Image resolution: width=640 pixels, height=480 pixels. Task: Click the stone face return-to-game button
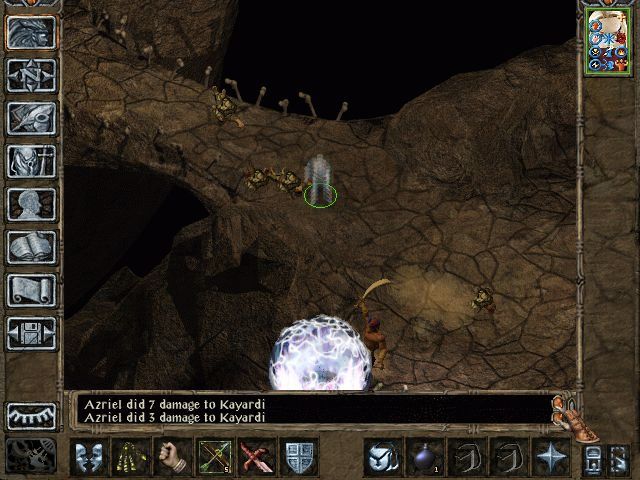click(31, 32)
